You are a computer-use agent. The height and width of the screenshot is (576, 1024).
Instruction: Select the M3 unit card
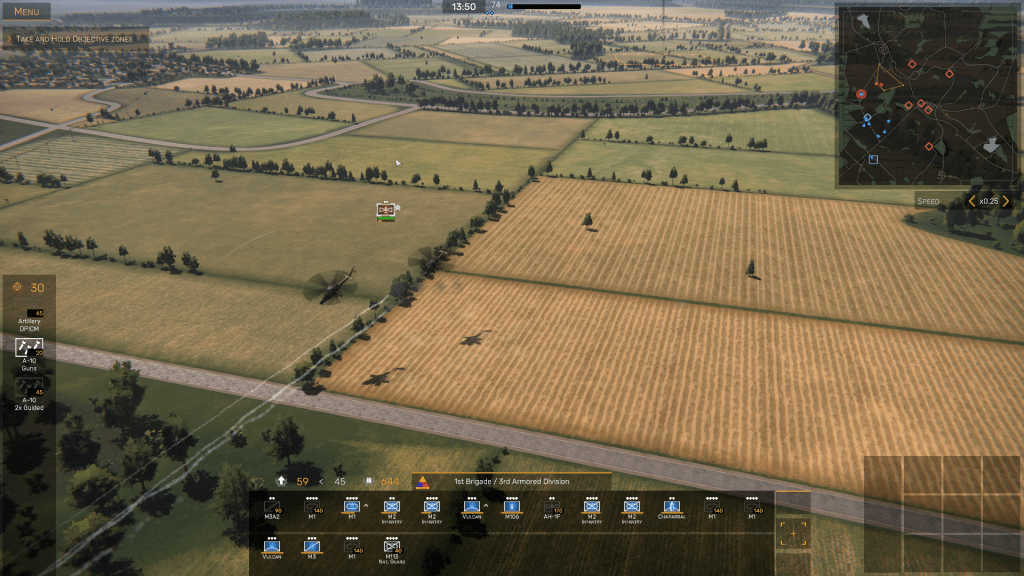point(311,550)
